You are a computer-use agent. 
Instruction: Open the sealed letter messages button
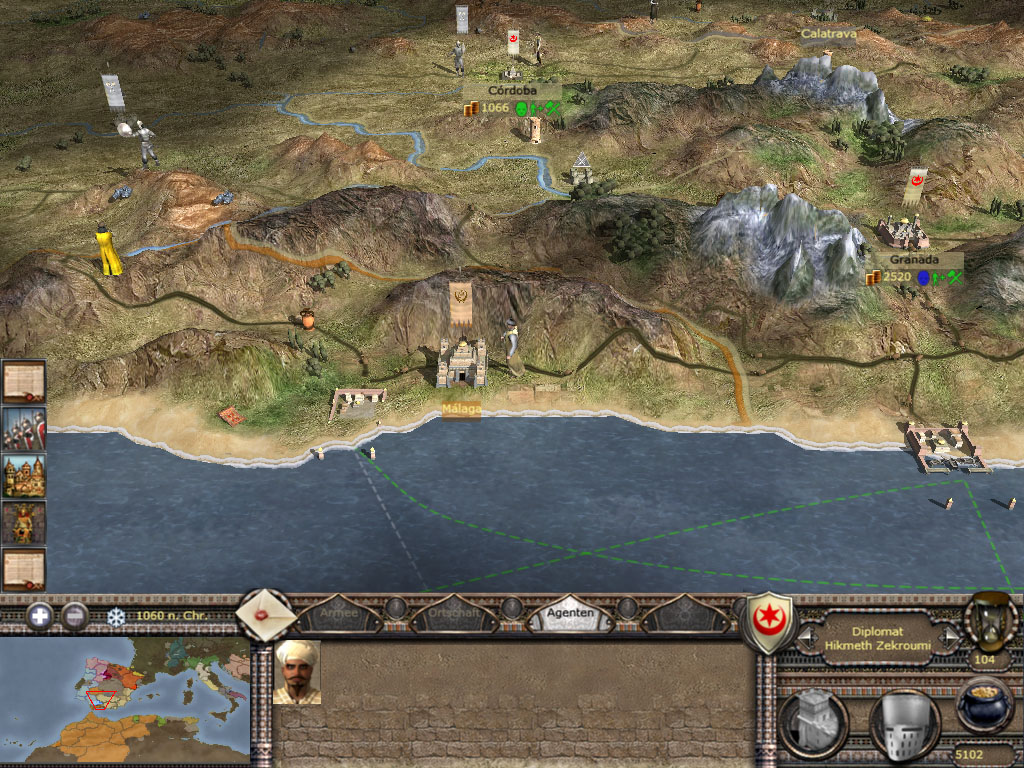264,614
